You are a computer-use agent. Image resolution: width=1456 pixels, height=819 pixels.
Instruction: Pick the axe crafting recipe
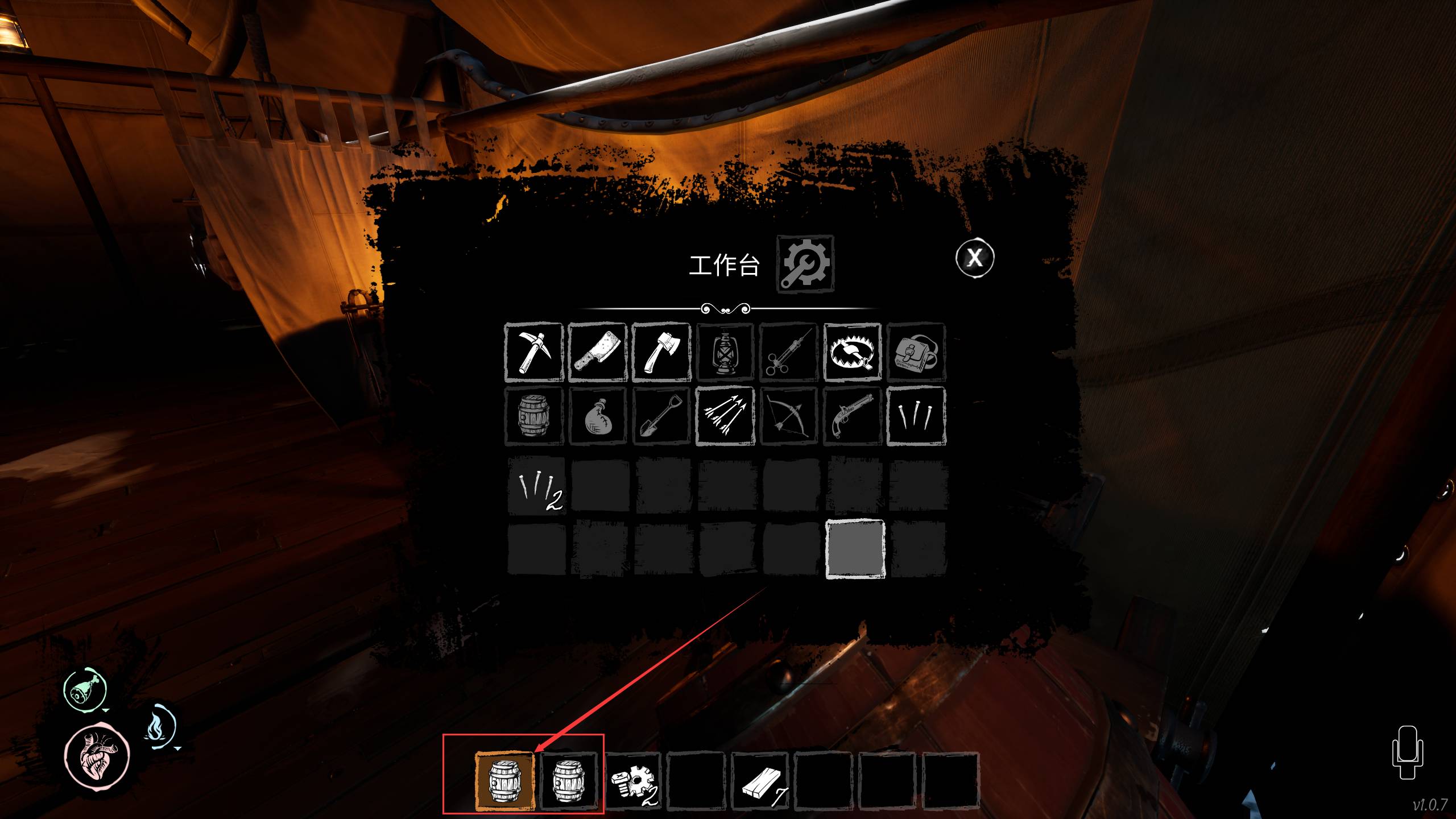[661, 352]
